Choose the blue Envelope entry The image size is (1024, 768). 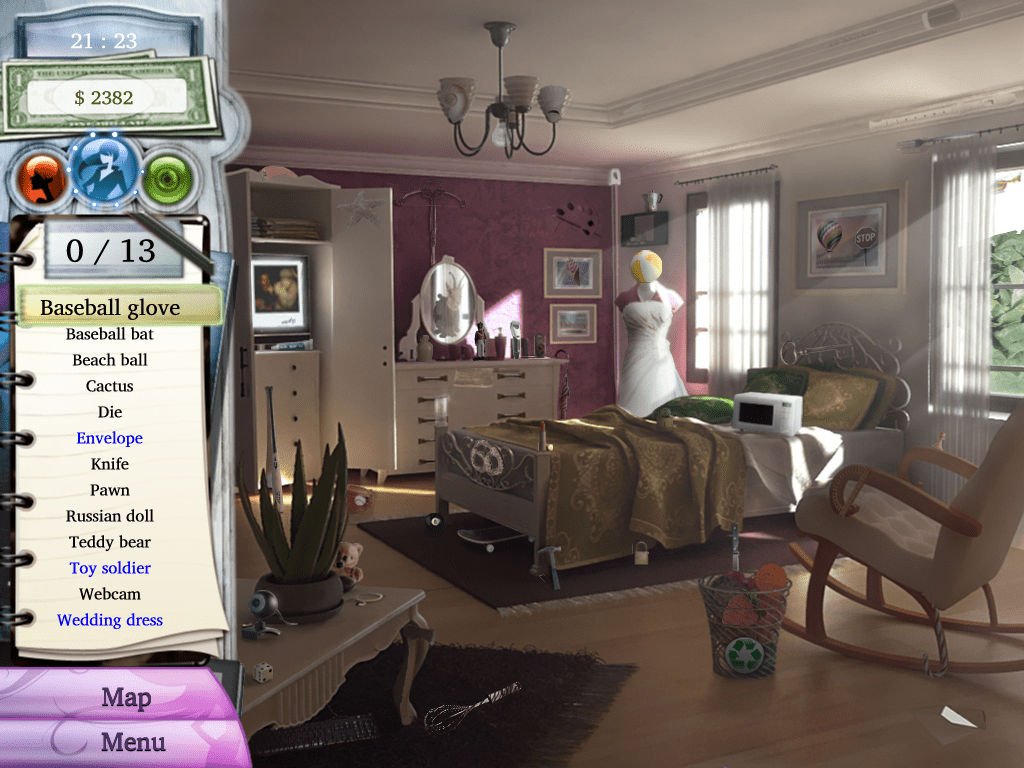pos(110,438)
